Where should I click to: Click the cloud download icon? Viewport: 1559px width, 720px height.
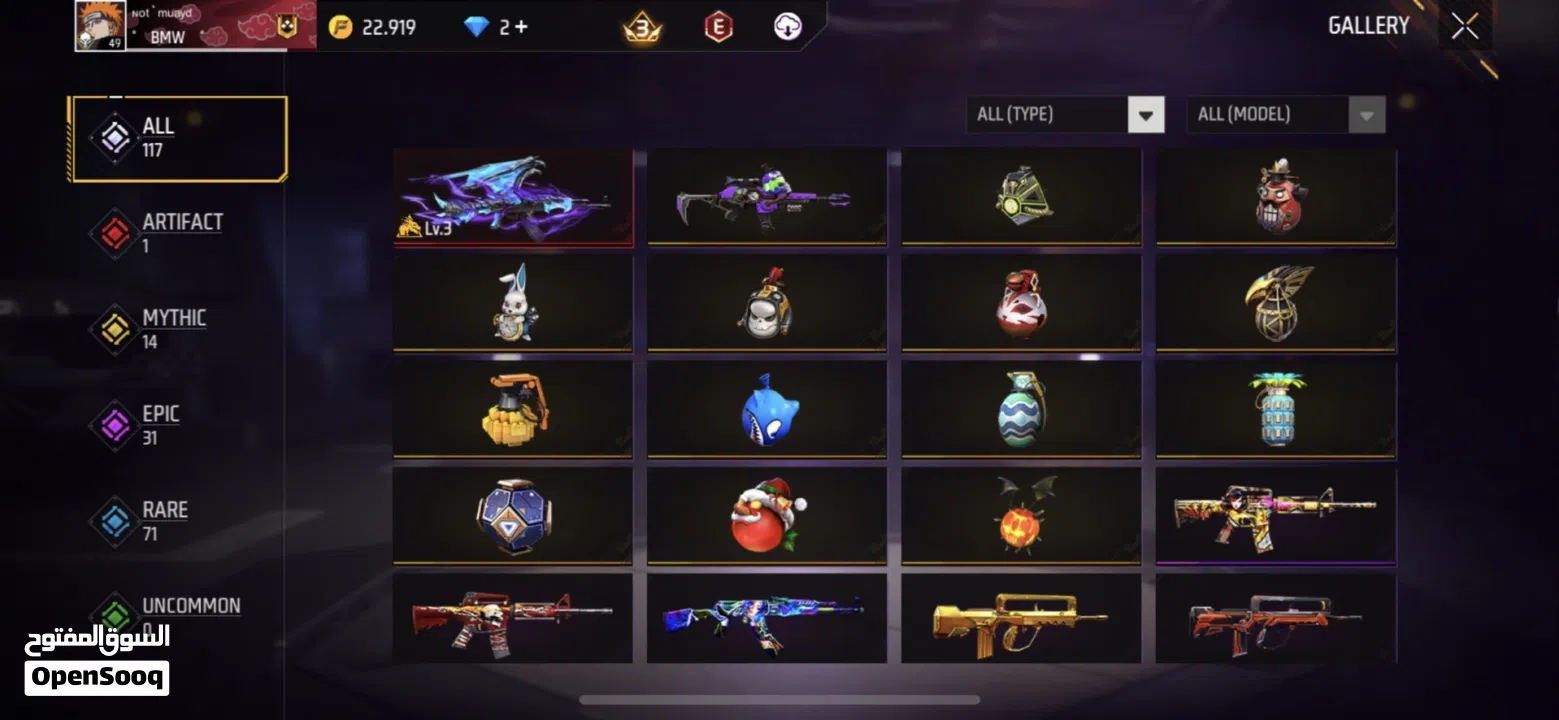click(786, 27)
